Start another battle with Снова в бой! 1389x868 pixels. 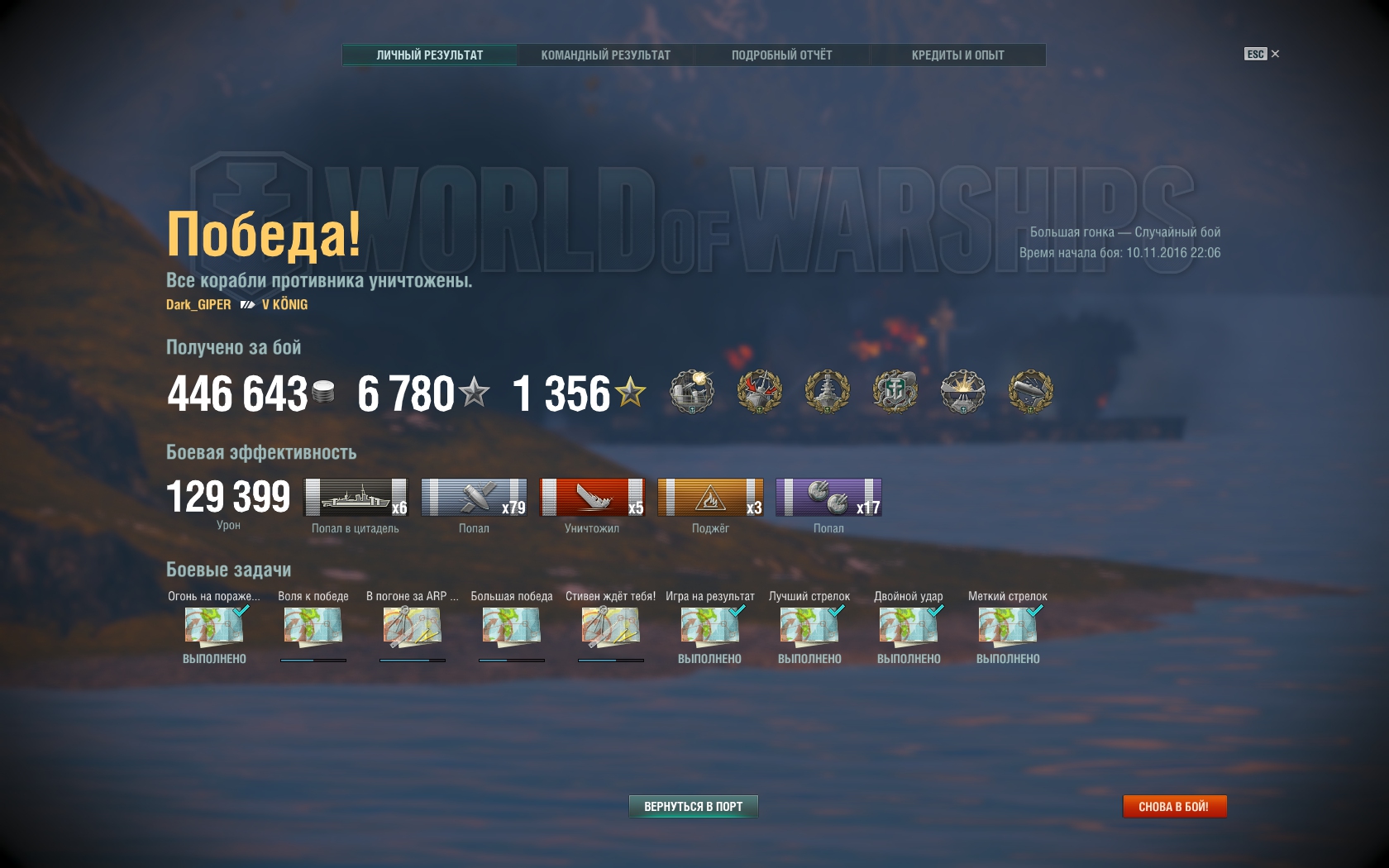tap(1173, 806)
